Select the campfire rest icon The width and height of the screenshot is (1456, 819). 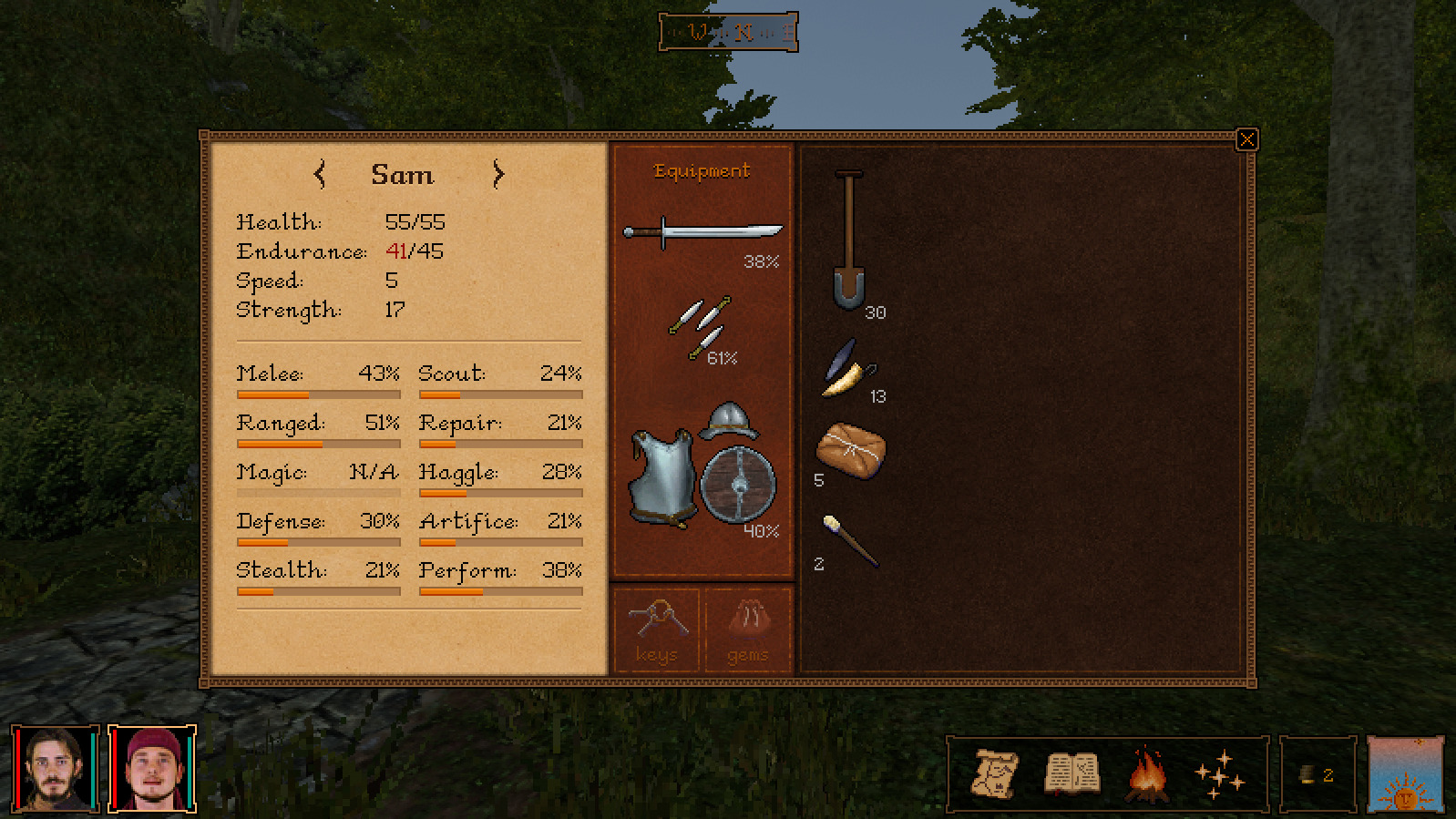point(1146,775)
